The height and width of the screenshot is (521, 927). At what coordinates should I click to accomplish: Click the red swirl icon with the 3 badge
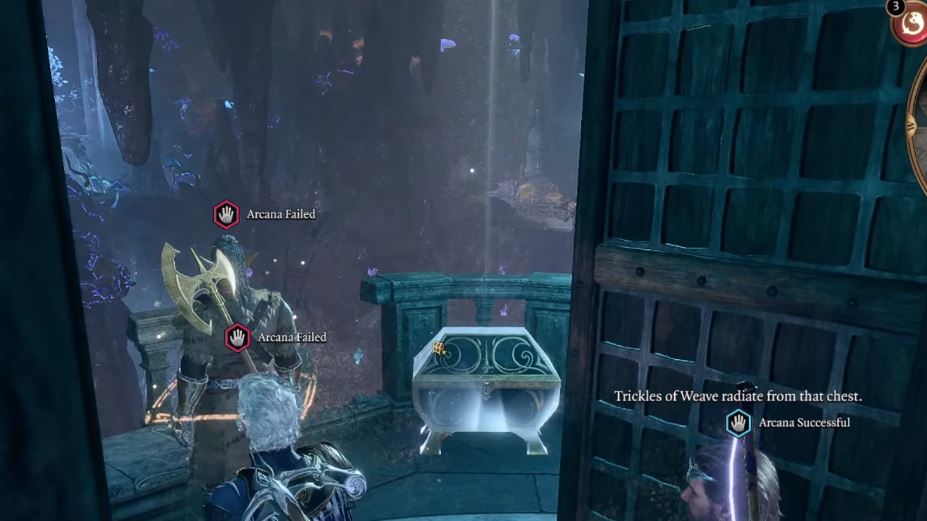tap(912, 22)
